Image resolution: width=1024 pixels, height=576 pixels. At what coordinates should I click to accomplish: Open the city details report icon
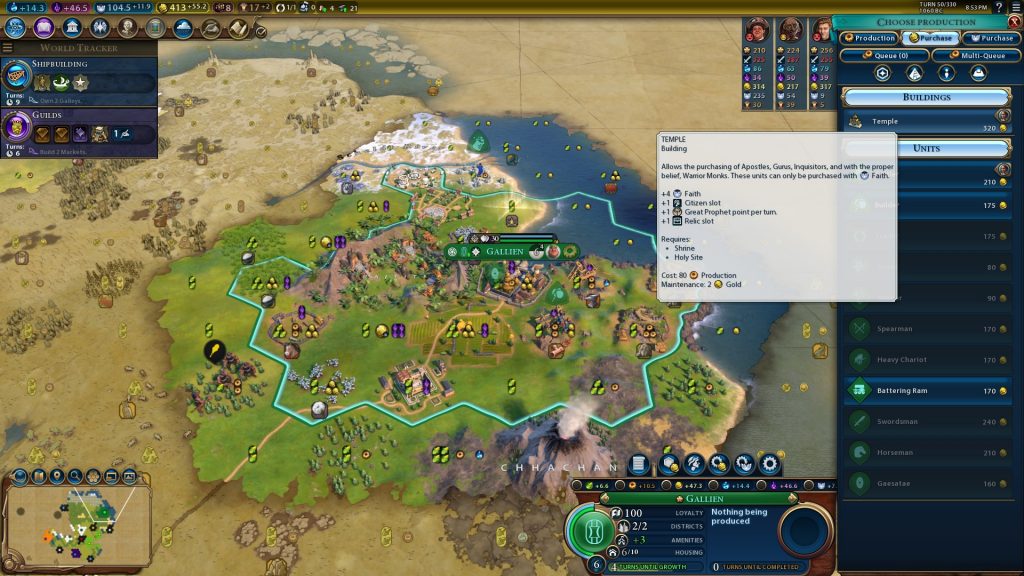pos(641,465)
